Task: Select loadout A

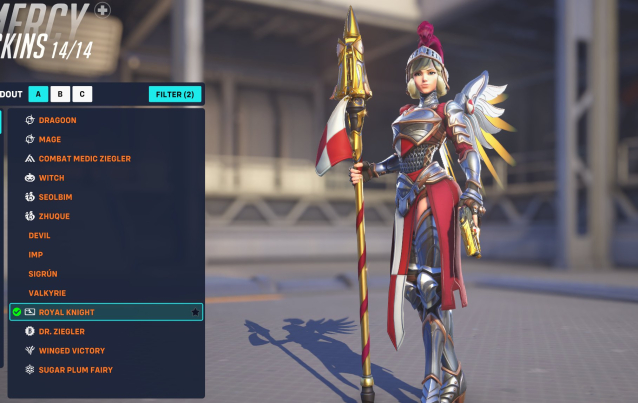Action: [x=39, y=94]
